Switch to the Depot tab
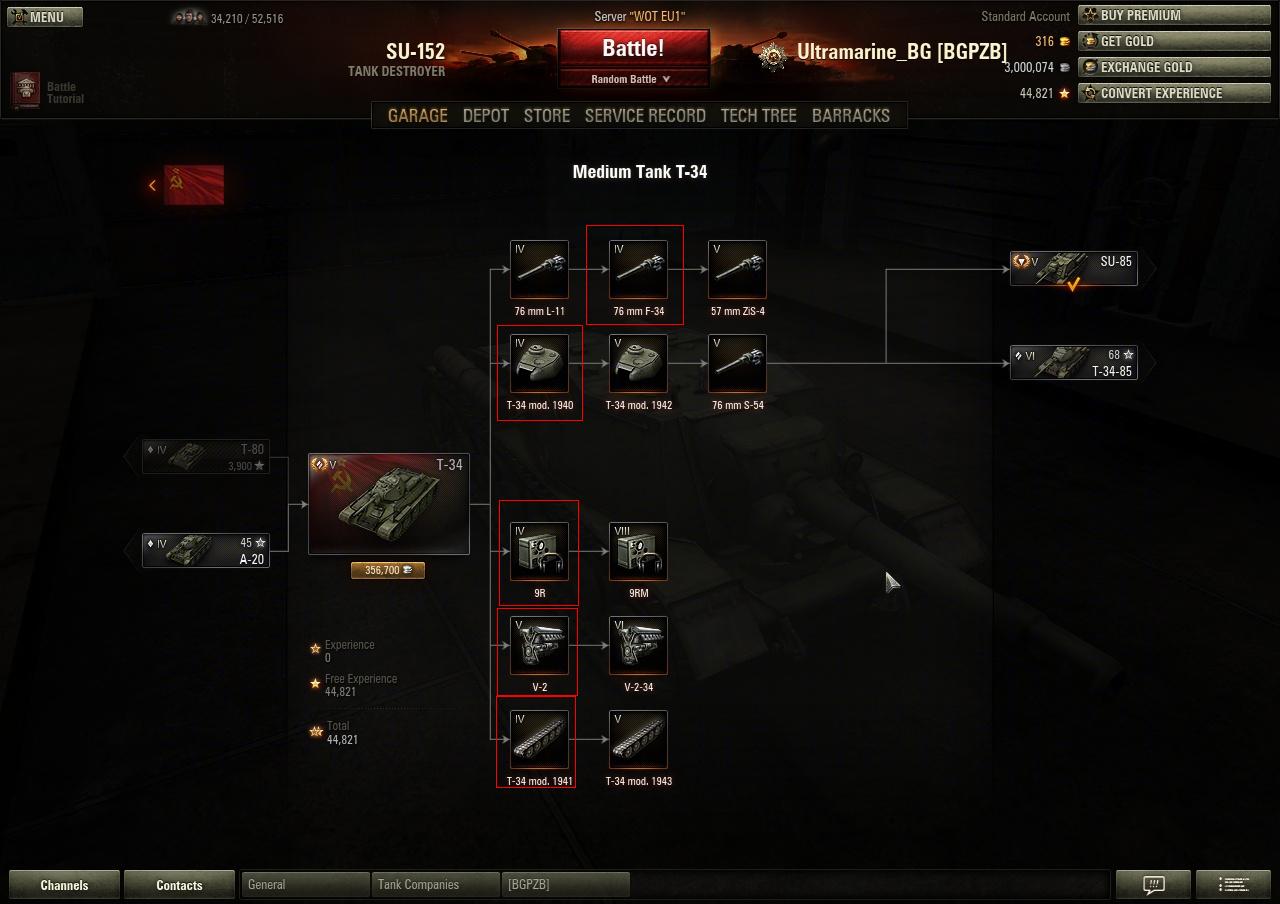The image size is (1280, 904). 486,116
